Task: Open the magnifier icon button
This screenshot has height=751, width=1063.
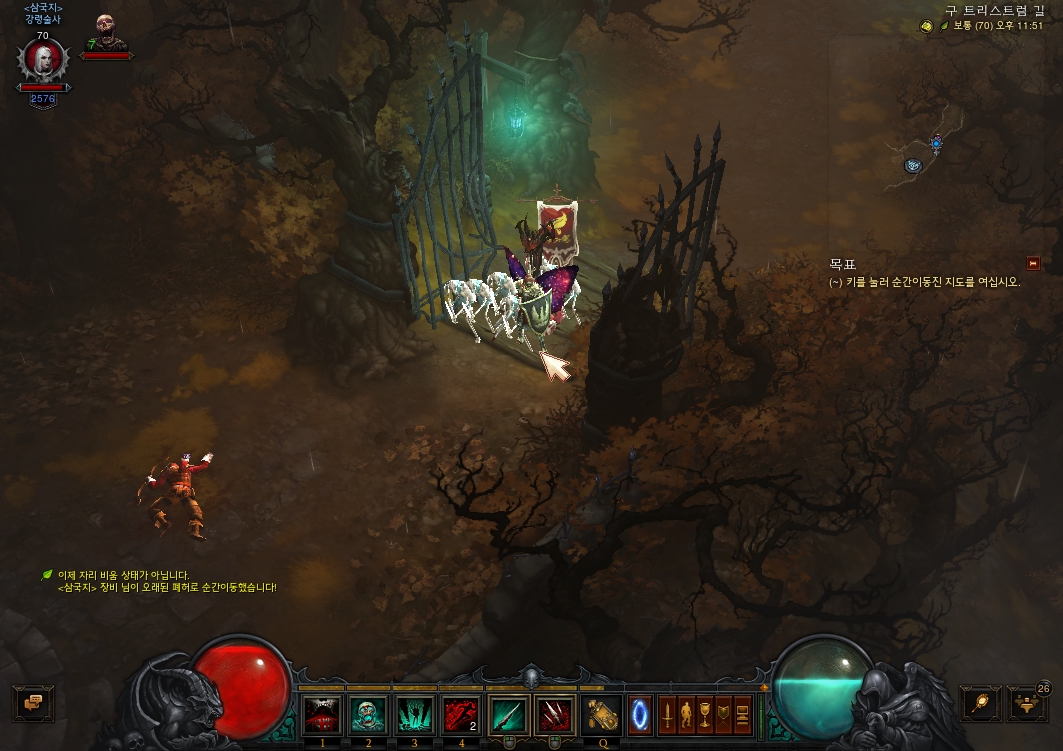Action: (981, 703)
